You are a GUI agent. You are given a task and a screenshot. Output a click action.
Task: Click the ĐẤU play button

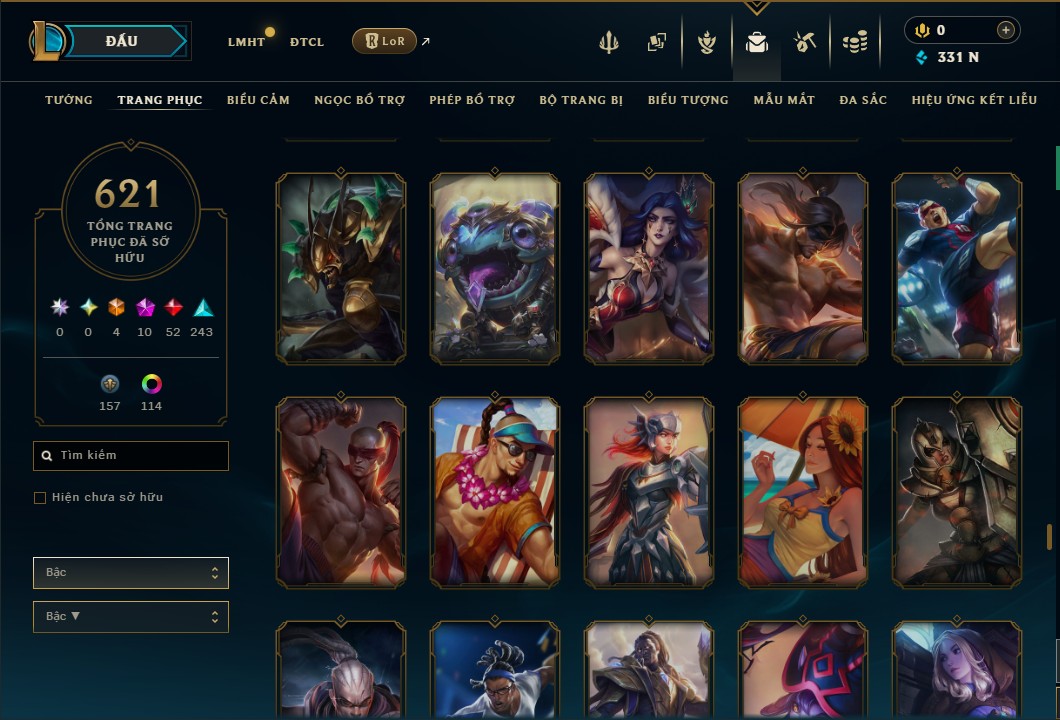(122, 41)
